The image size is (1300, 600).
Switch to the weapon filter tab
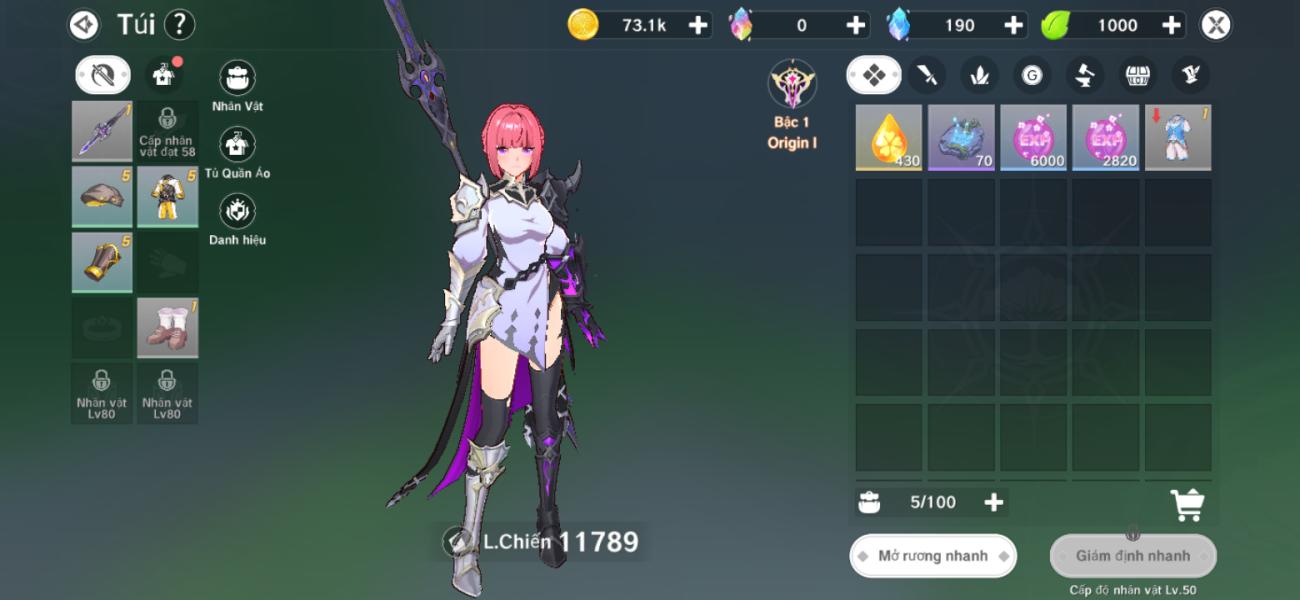pyautogui.click(x=928, y=74)
